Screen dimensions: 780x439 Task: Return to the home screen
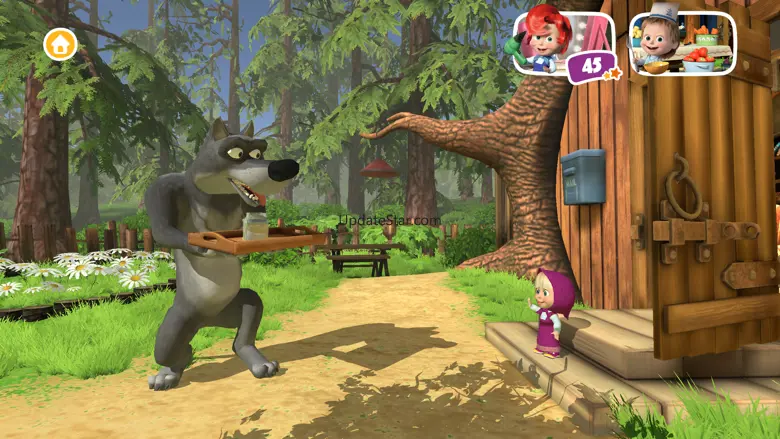click(60, 44)
